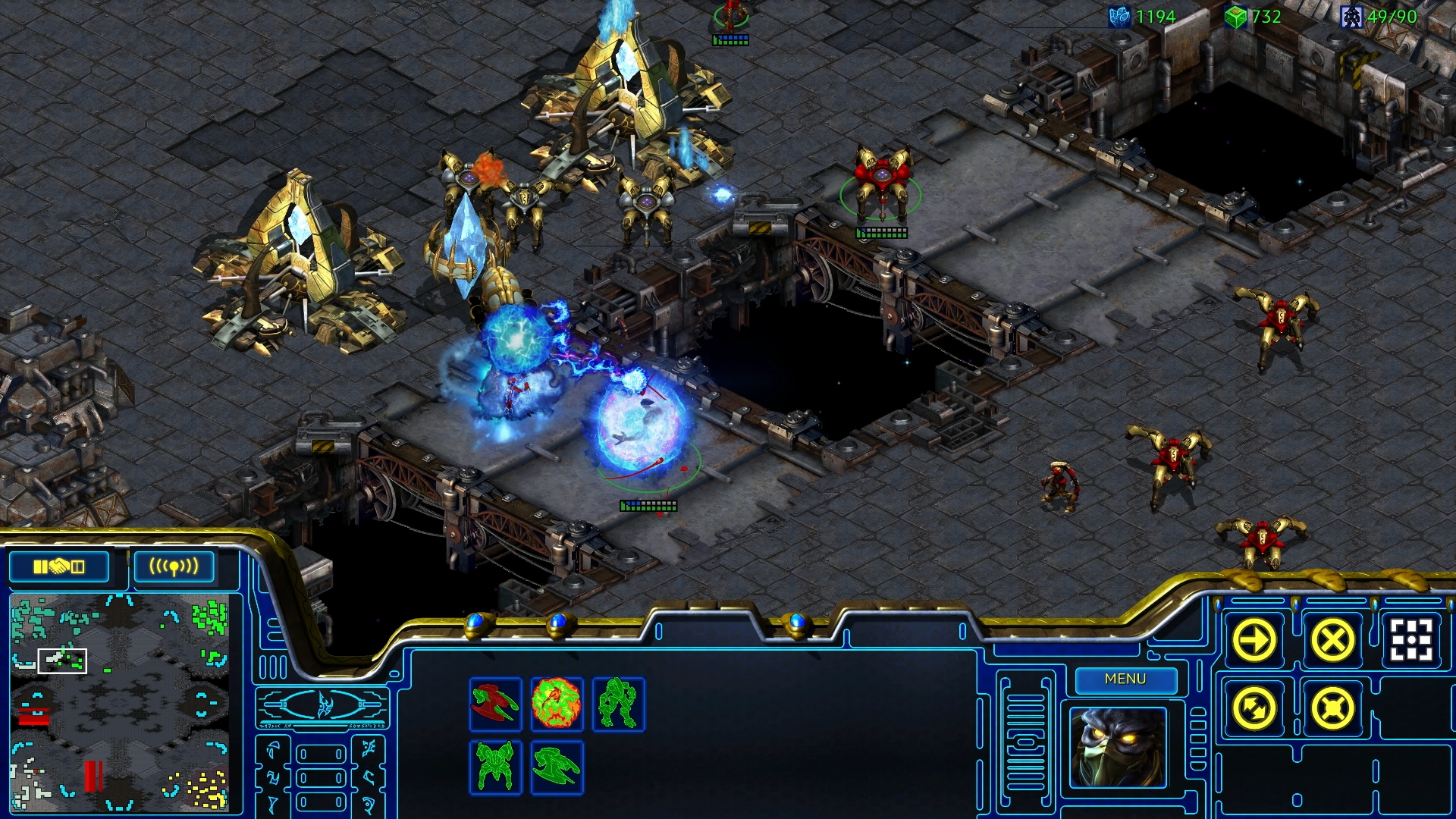Select the Move command icon
The height and width of the screenshot is (819, 1456).
1255,639
